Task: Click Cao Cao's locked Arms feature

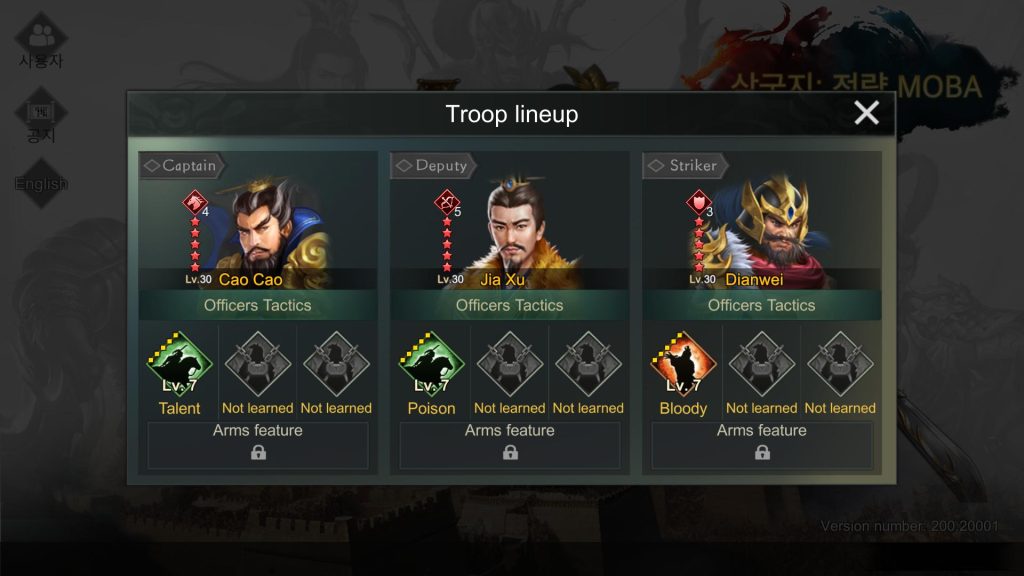Action: tap(258, 445)
